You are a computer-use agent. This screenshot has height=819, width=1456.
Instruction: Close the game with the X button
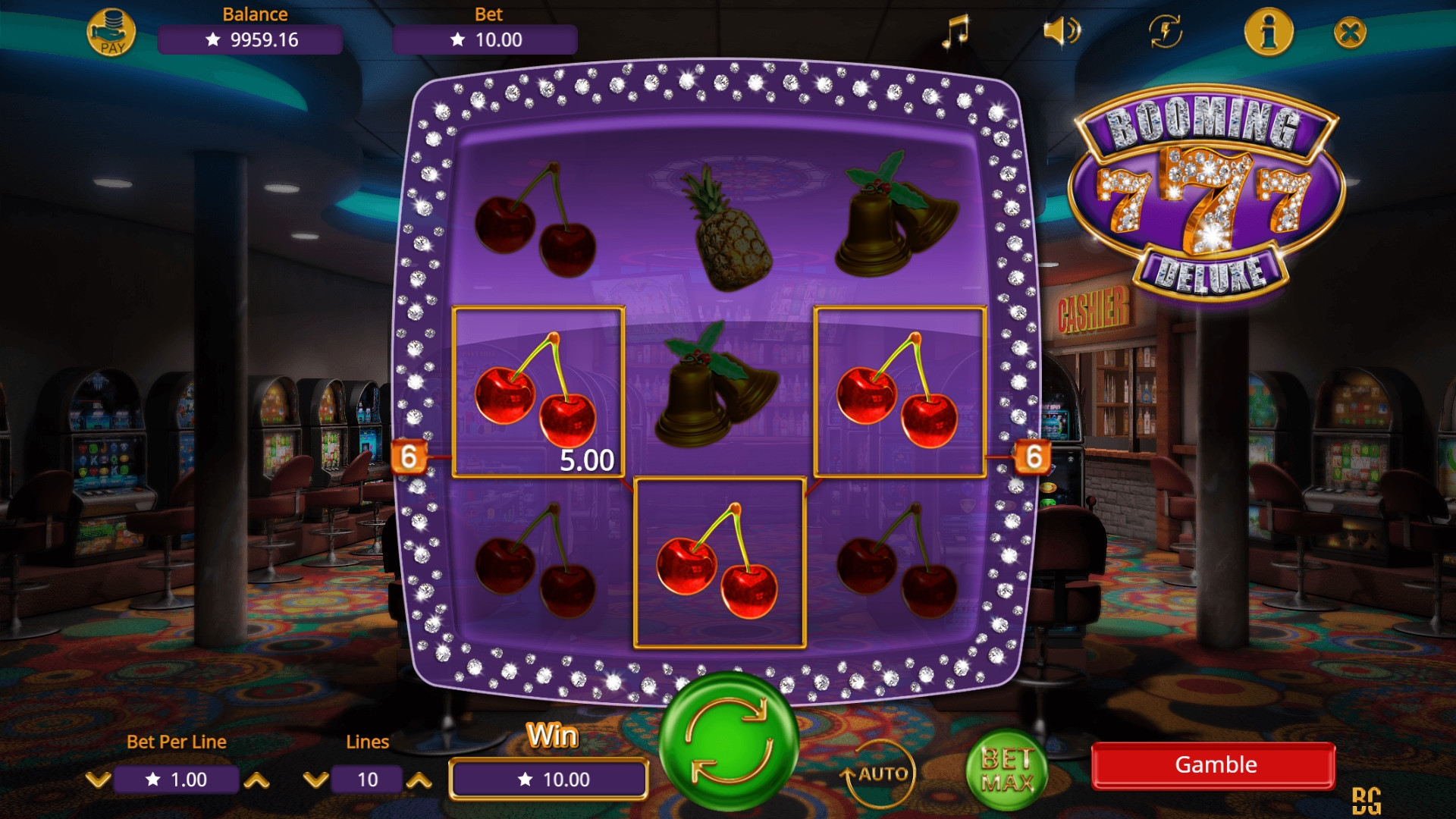point(1350,33)
